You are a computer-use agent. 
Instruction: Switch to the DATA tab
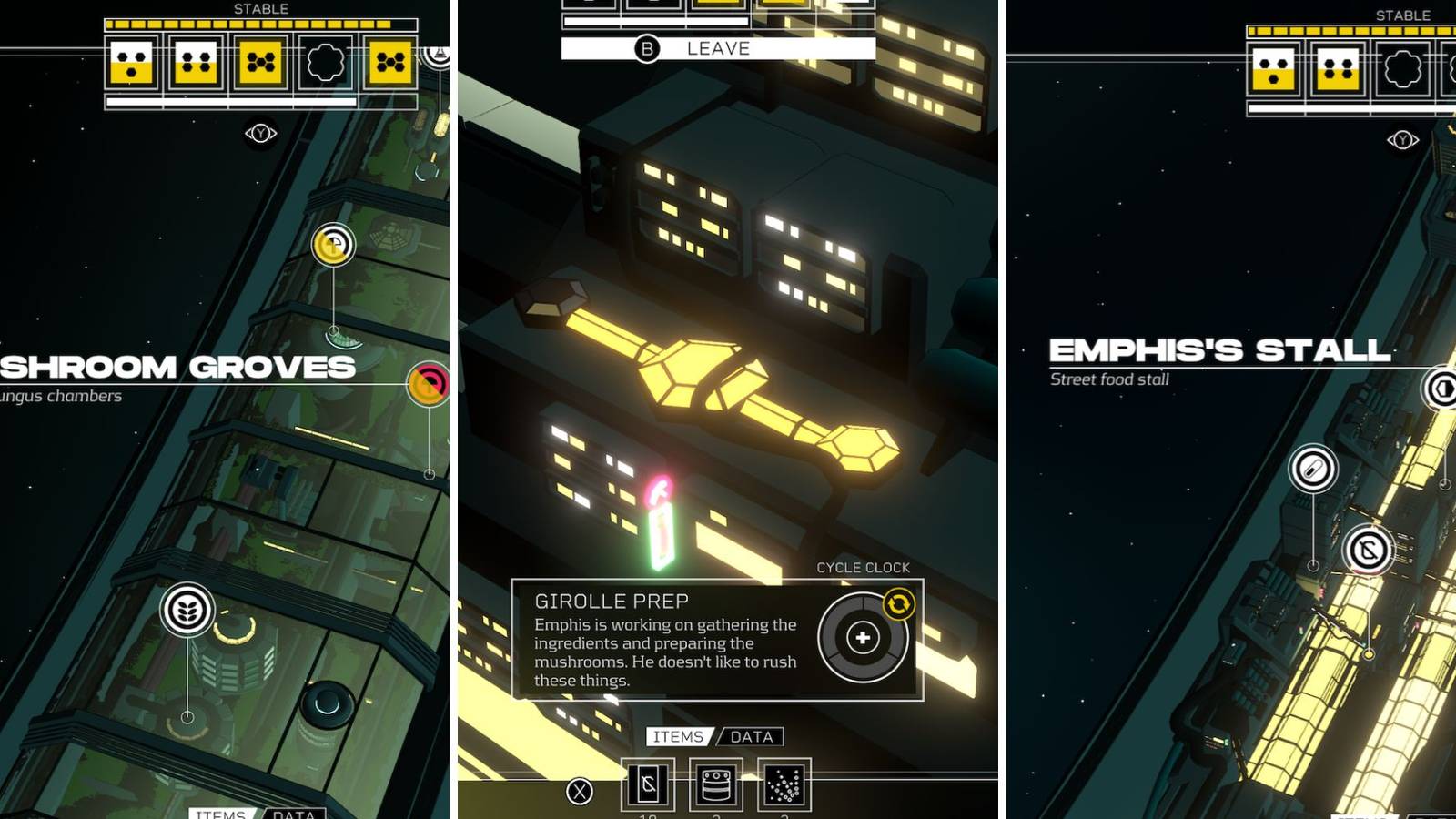(x=753, y=737)
